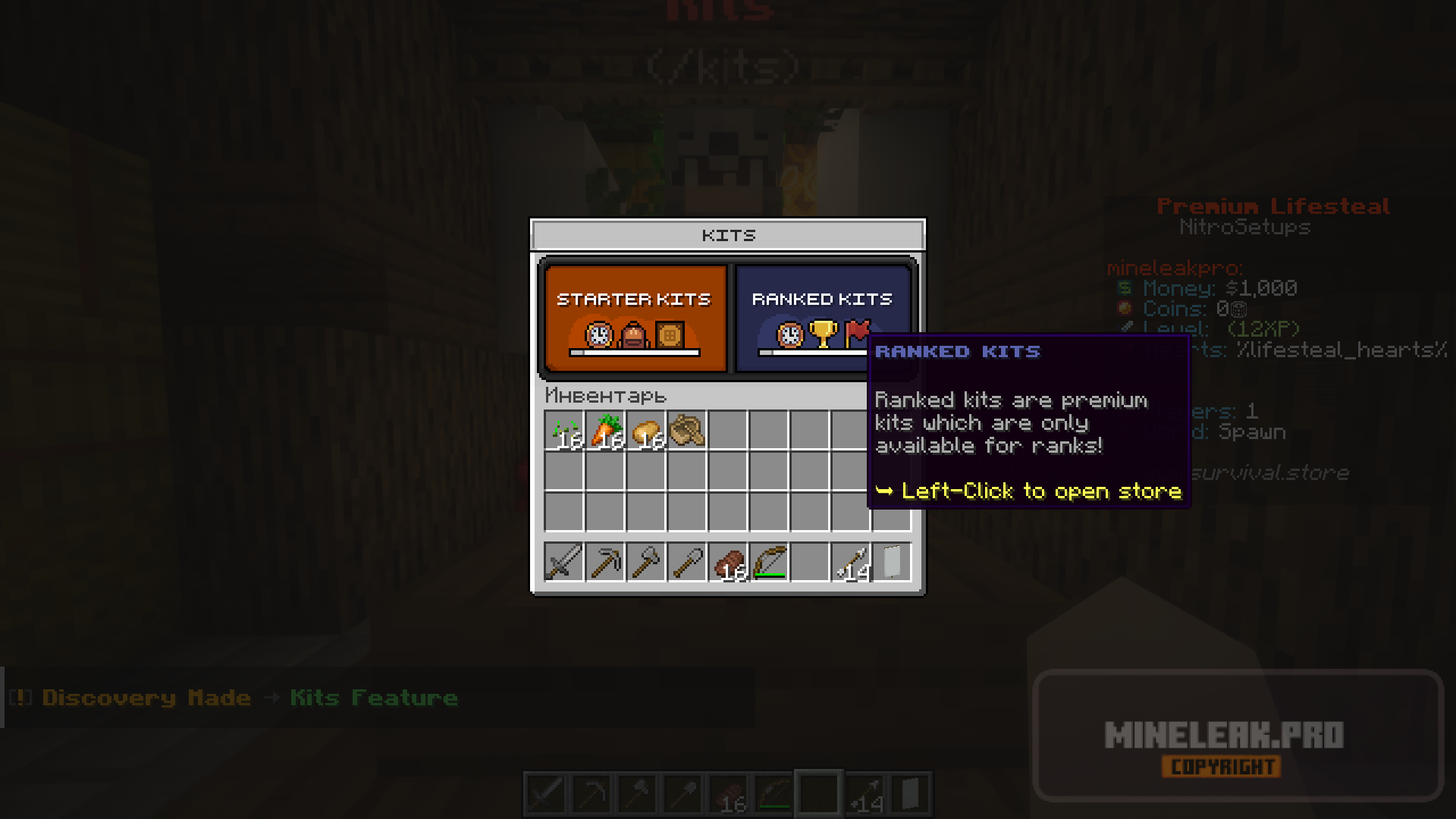The image size is (1456, 819).
Task: Choose the stone pickaxe slot
Action: click(x=605, y=563)
